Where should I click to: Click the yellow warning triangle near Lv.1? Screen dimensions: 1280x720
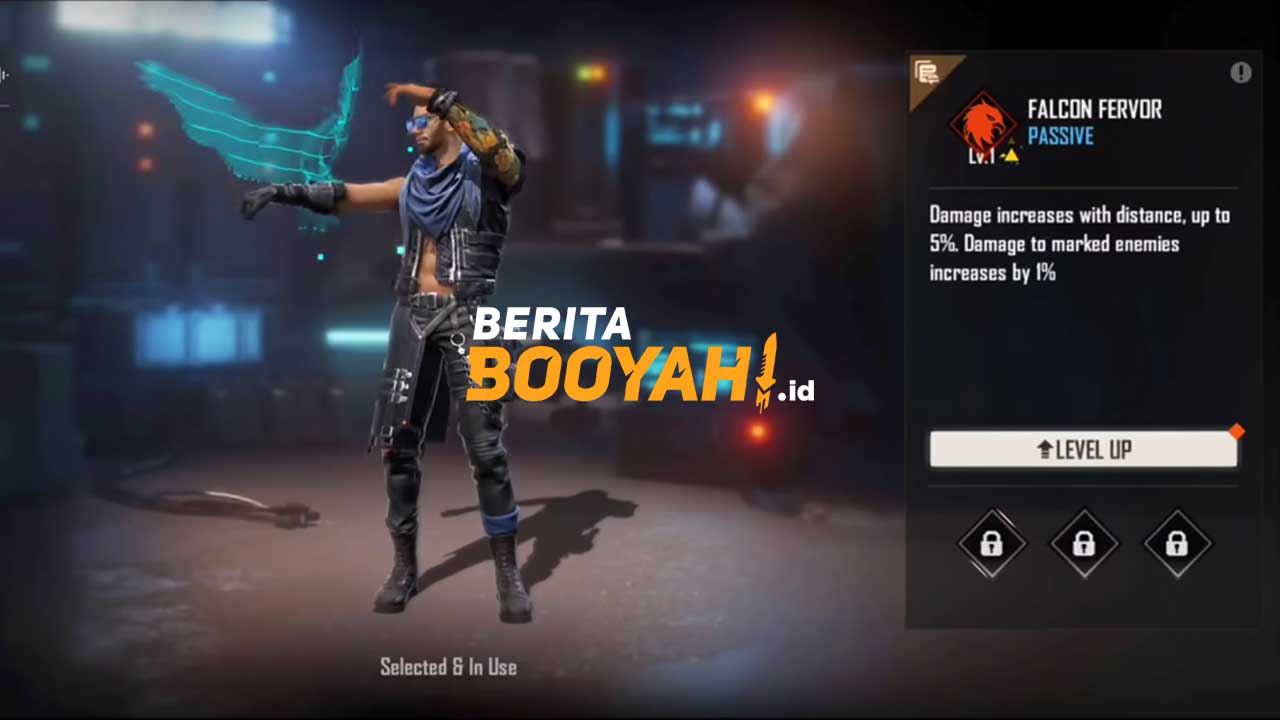[1011, 156]
